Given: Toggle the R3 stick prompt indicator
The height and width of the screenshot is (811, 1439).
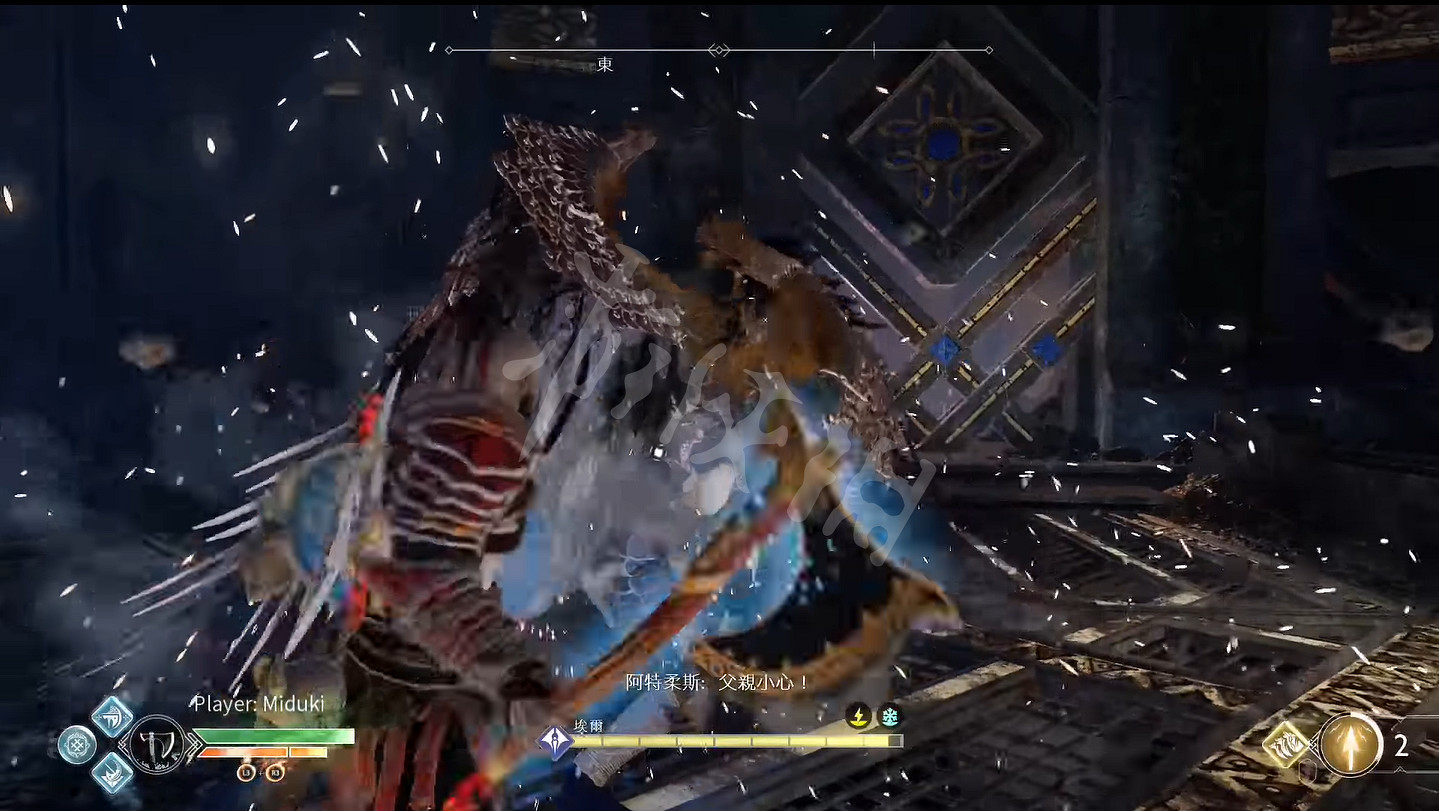Looking at the screenshot, I should [273, 772].
